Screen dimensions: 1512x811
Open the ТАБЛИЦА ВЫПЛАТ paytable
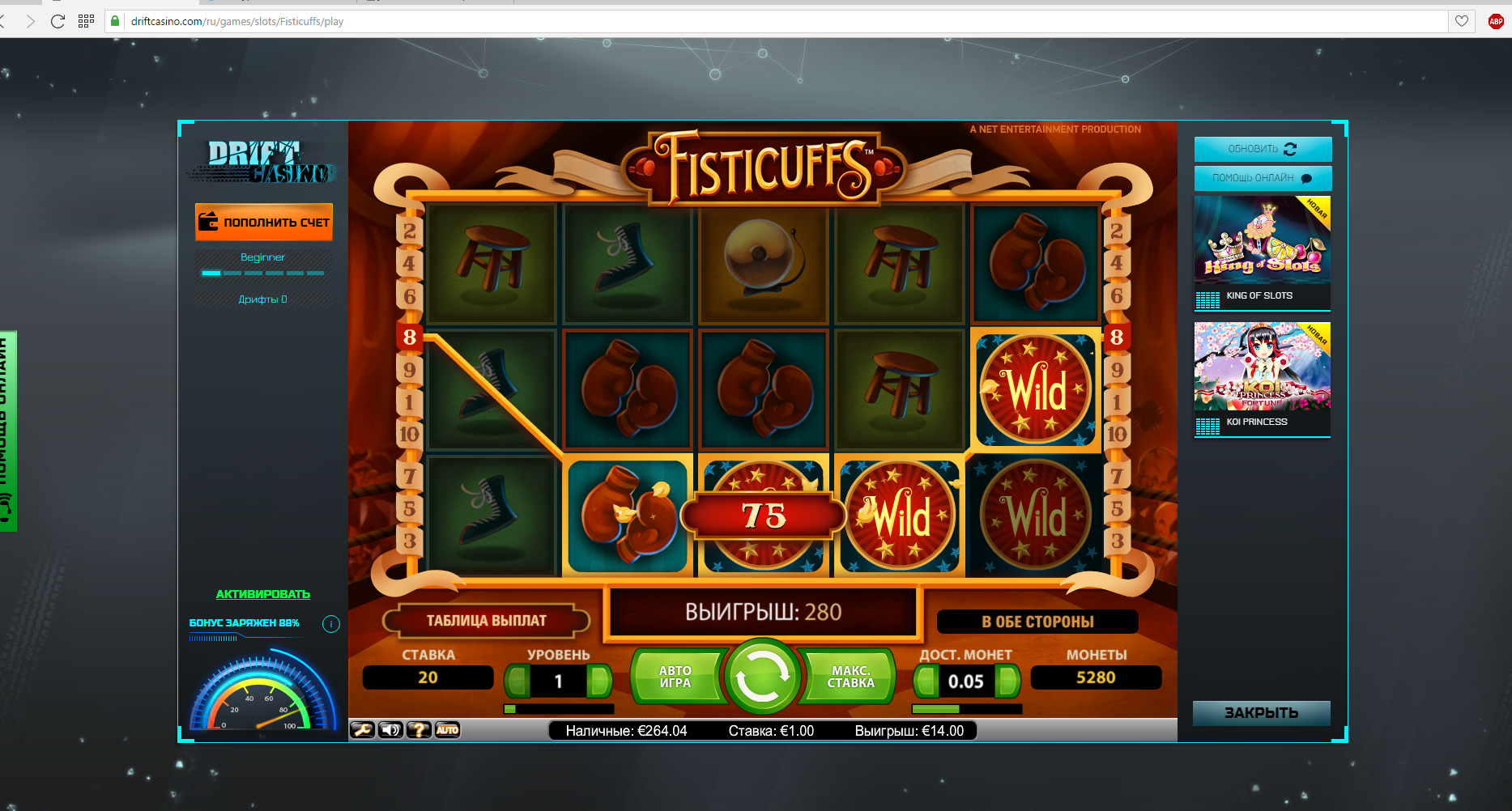click(x=486, y=621)
